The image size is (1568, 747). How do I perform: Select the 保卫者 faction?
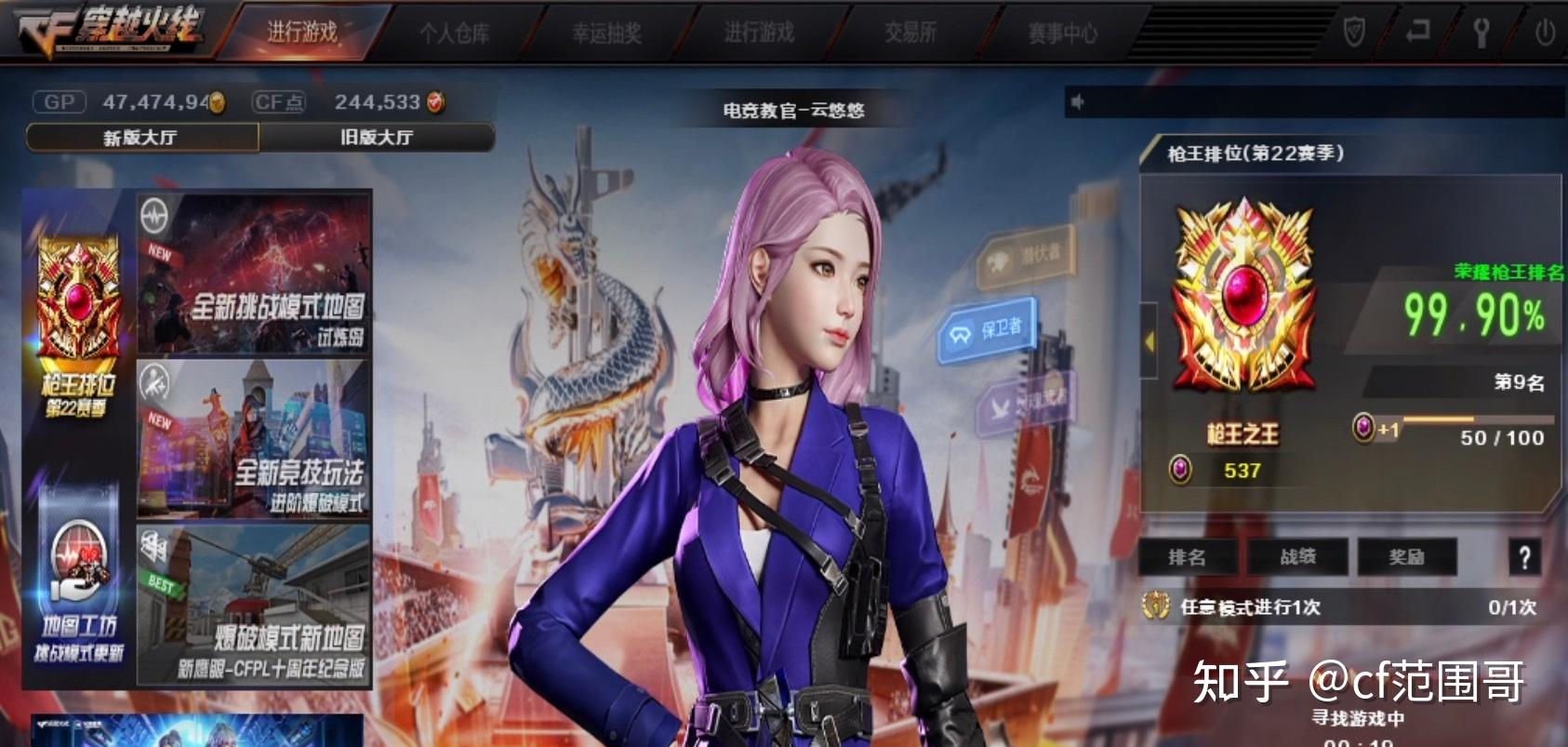(x=986, y=333)
